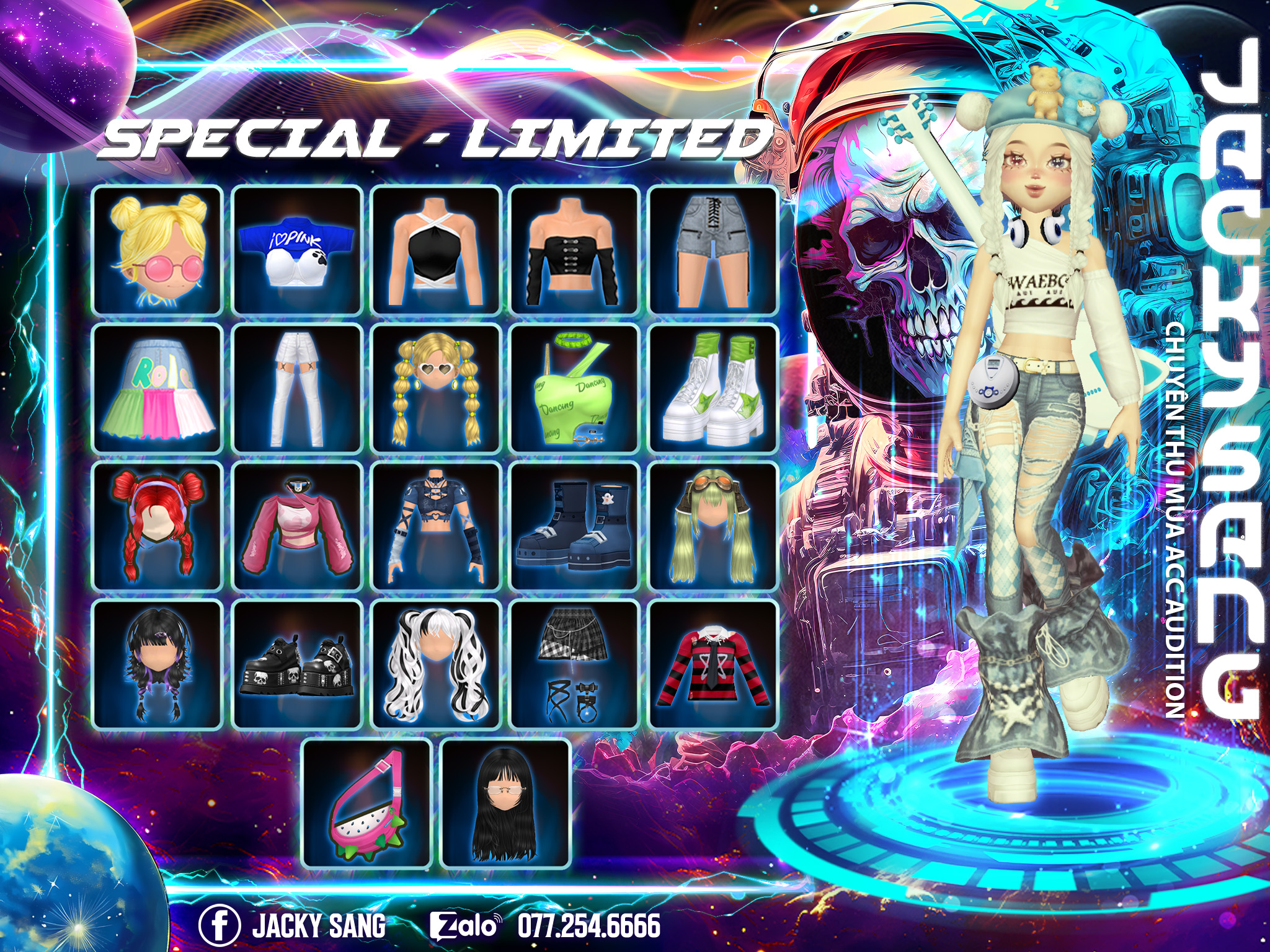The image size is (1270, 952).
Task: Select the red and black striped shirt
Action: (x=713, y=665)
